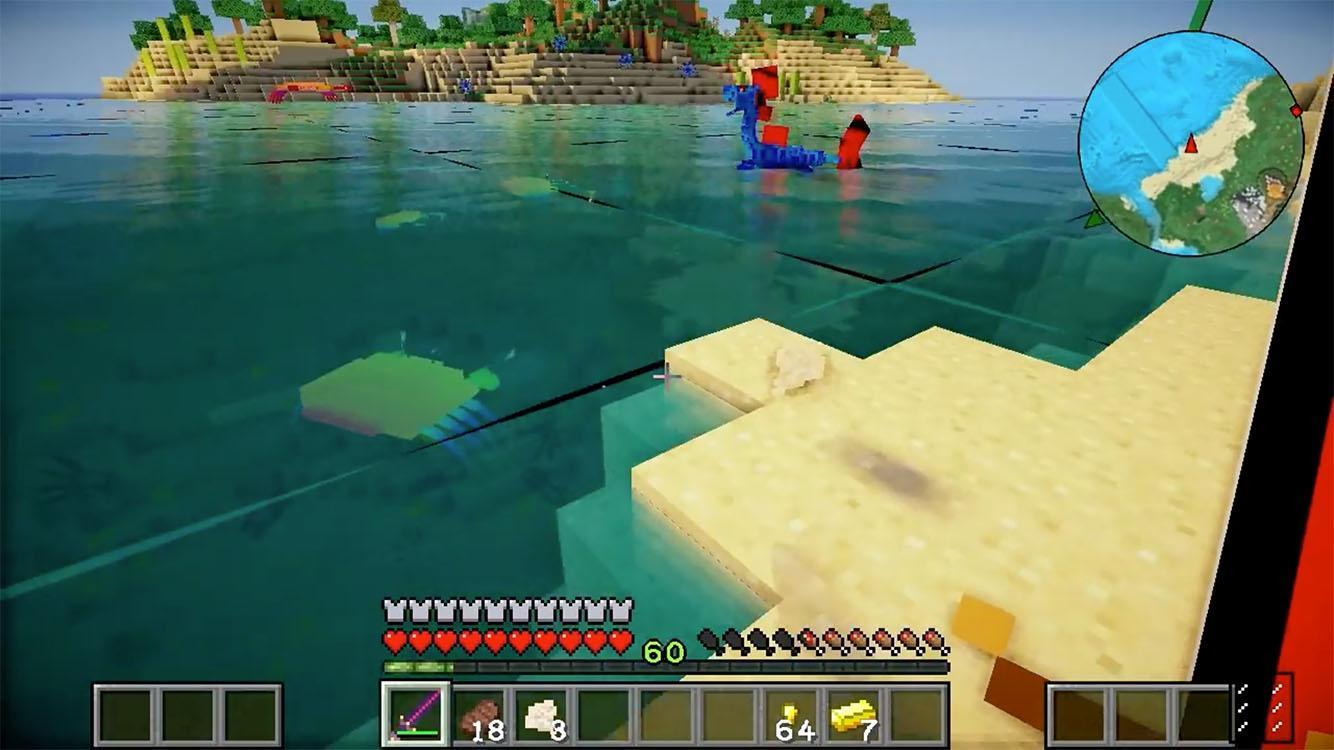
Task: Click the red player arrow on the minimap
Action: click(x=1193, y=142)
